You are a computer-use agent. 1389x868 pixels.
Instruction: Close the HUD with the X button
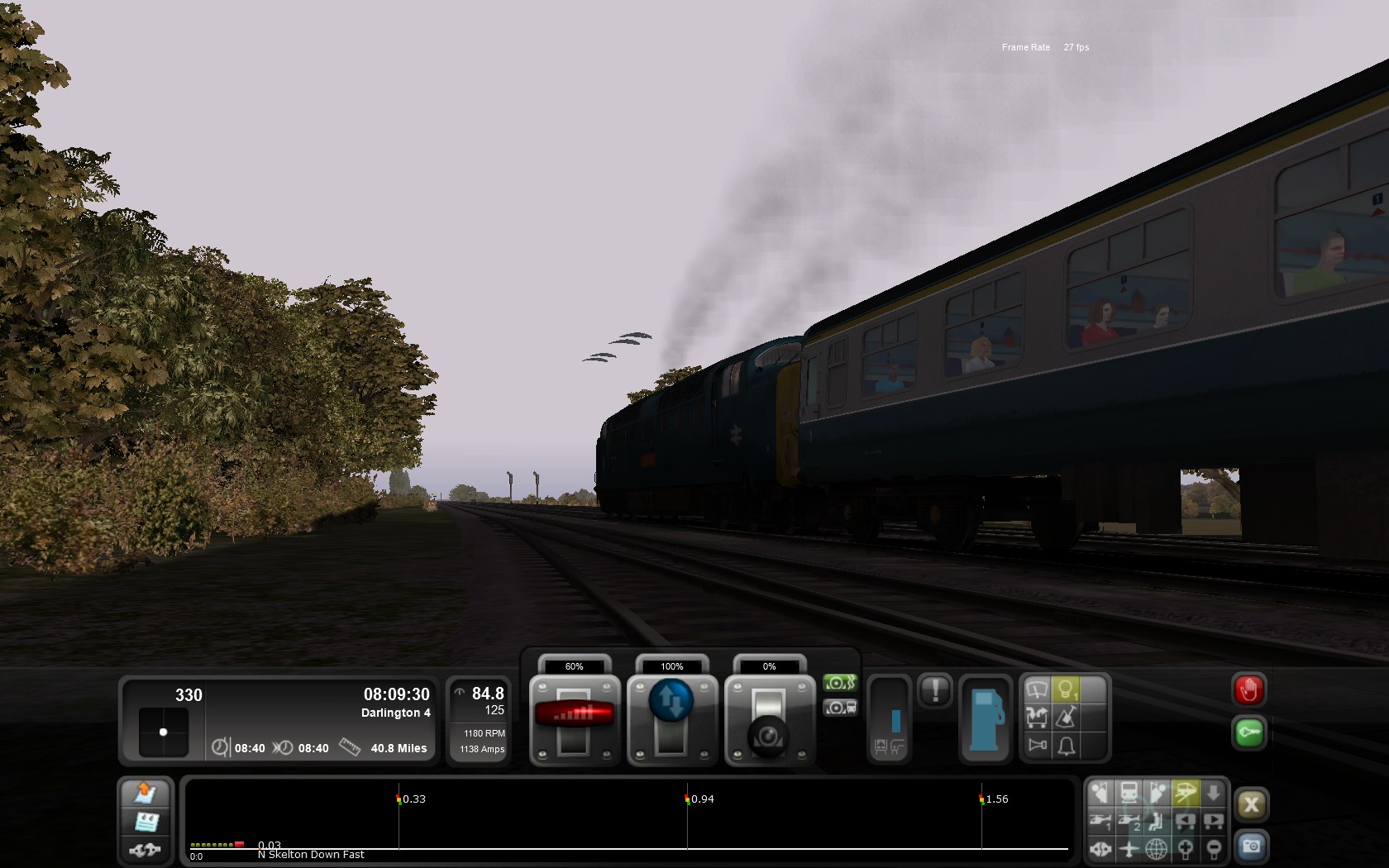pos(1251,804)
